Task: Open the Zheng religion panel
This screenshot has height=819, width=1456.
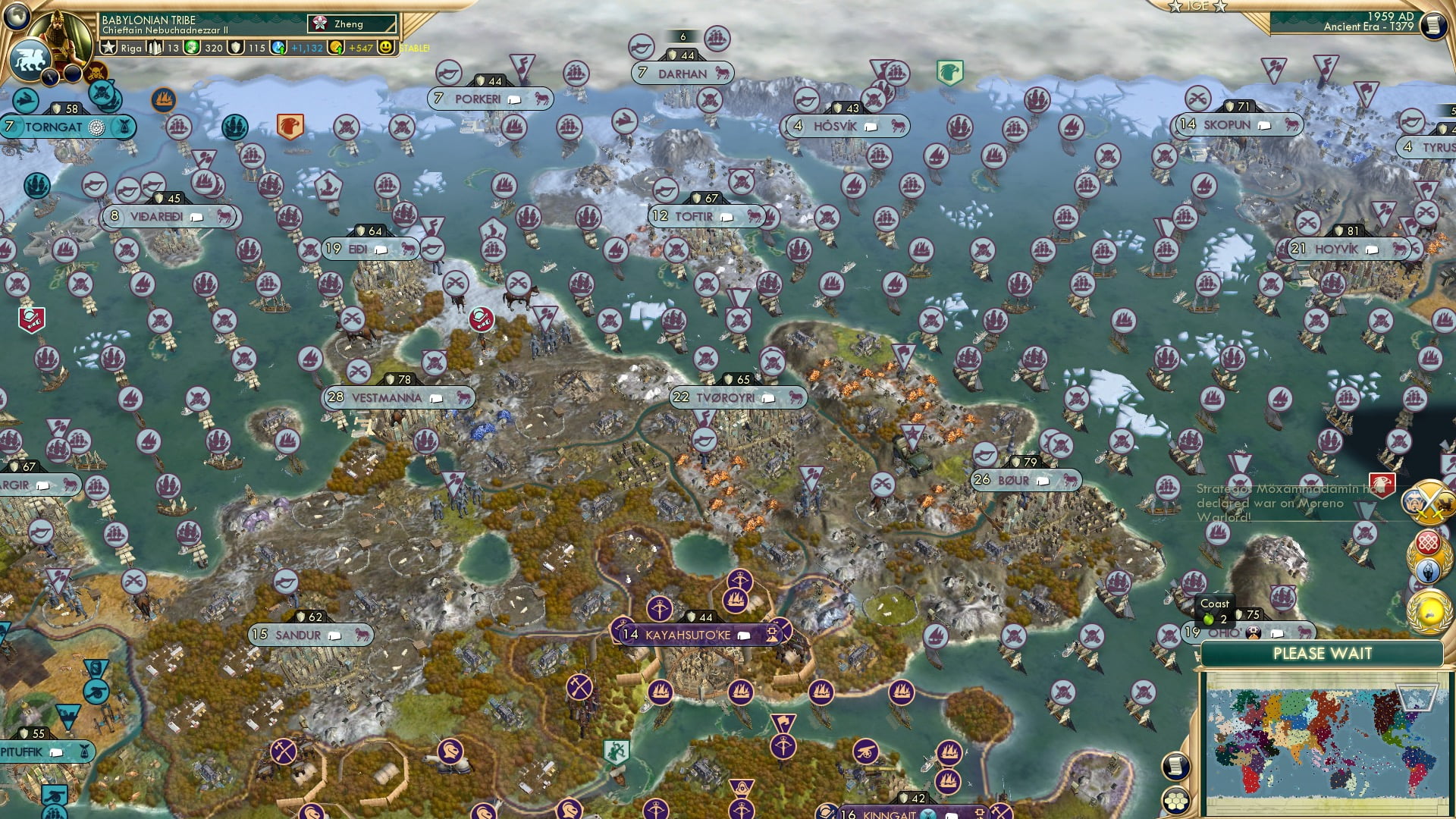Action: tap(352, 24)
